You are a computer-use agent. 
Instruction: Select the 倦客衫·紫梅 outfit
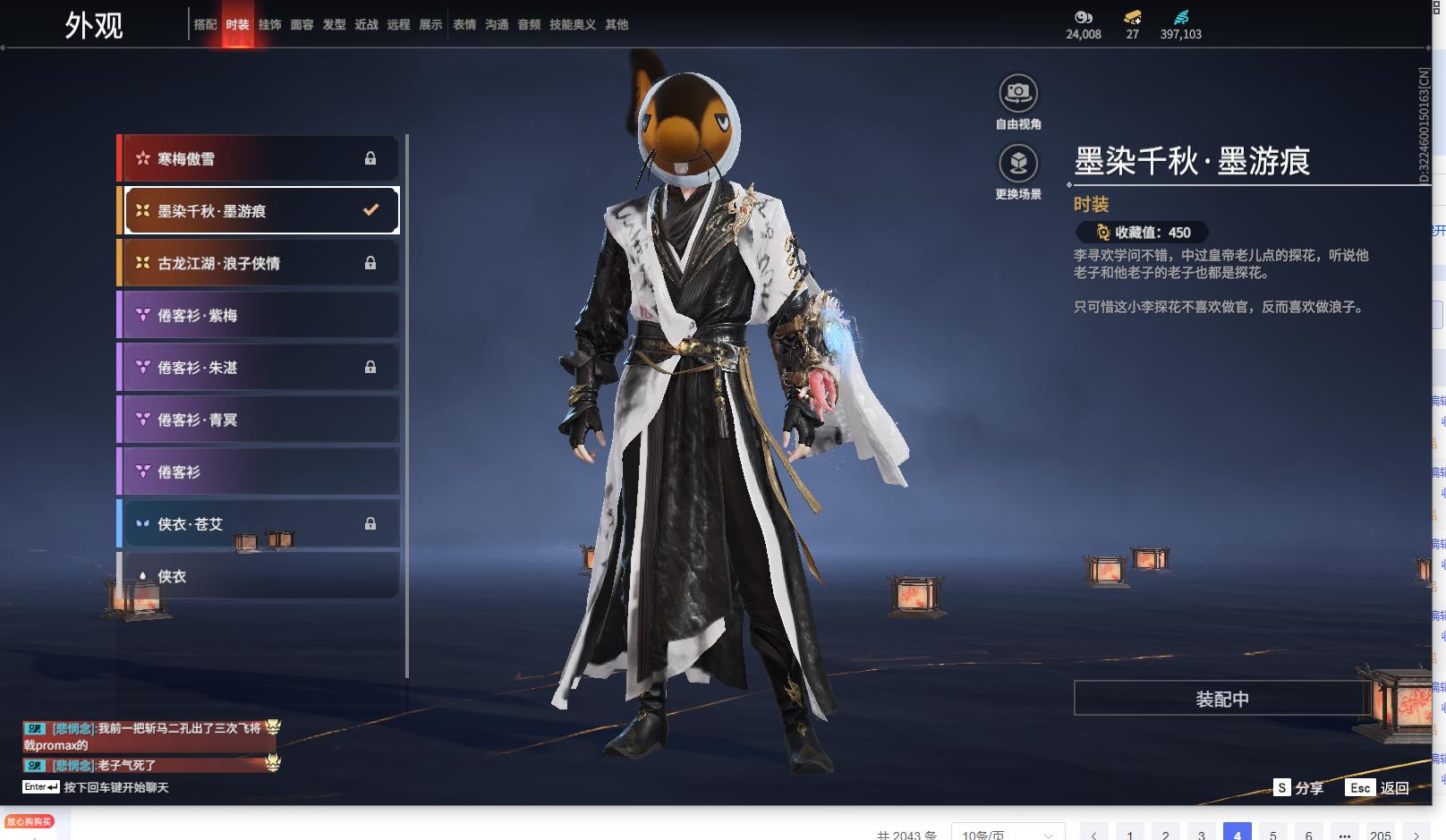[259, 315]
